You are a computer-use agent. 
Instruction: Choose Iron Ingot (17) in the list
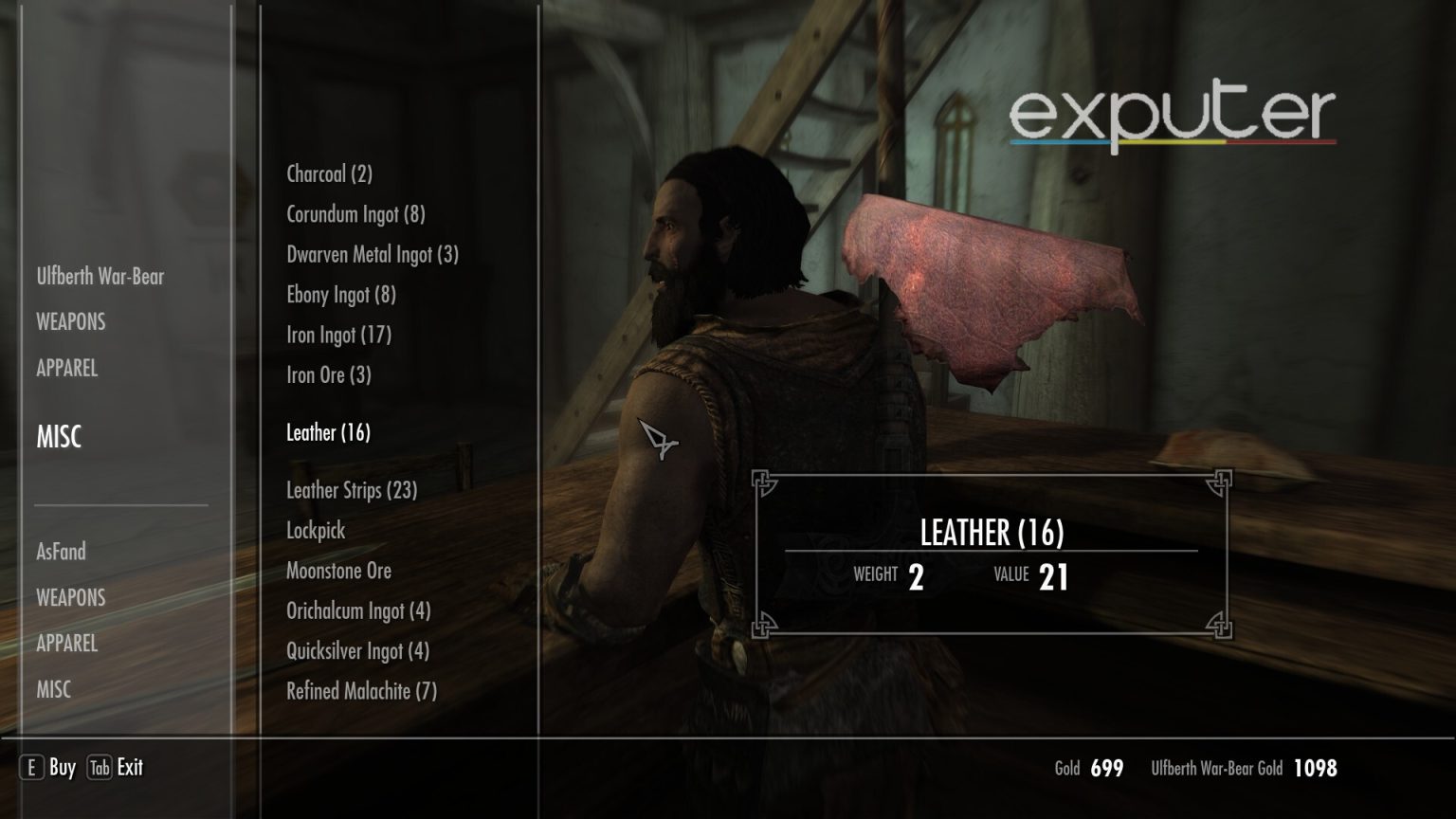[x=338, y=335]
